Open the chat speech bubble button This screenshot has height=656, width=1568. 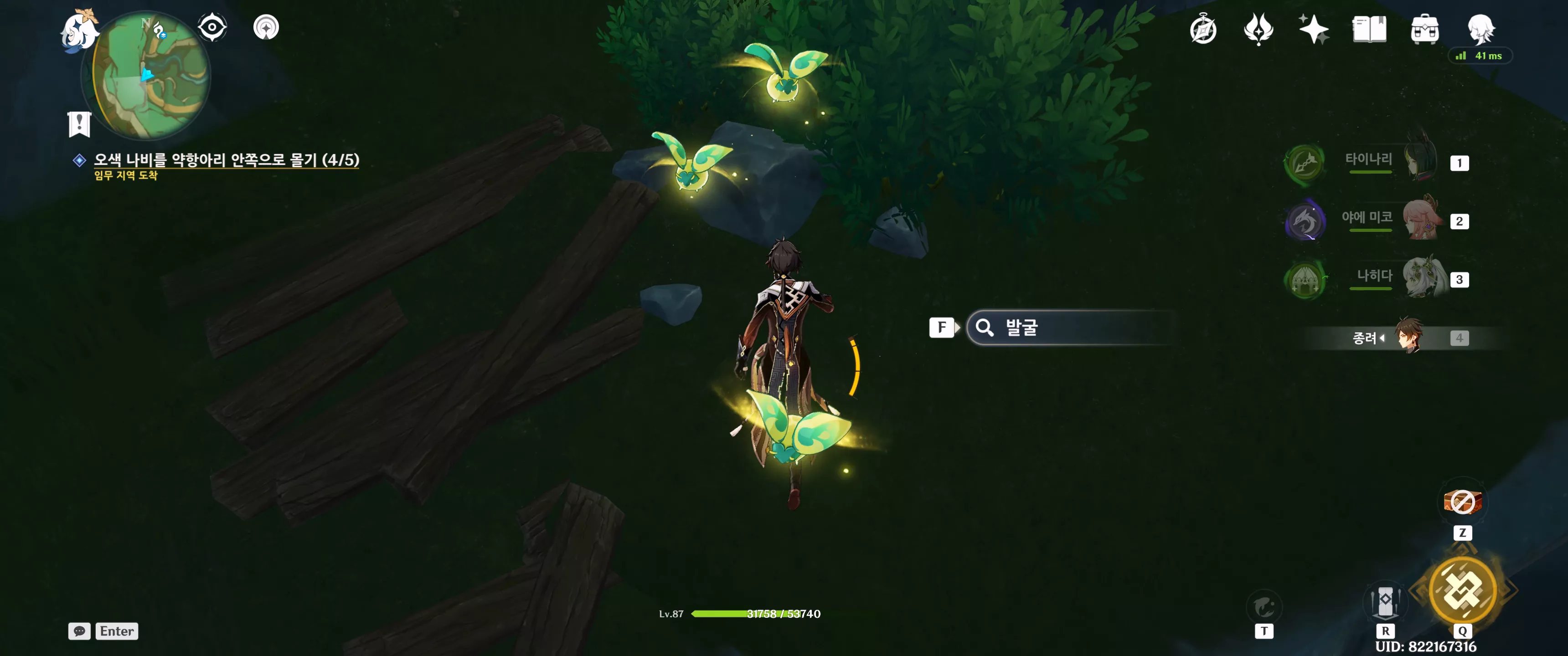click(79, 631)
